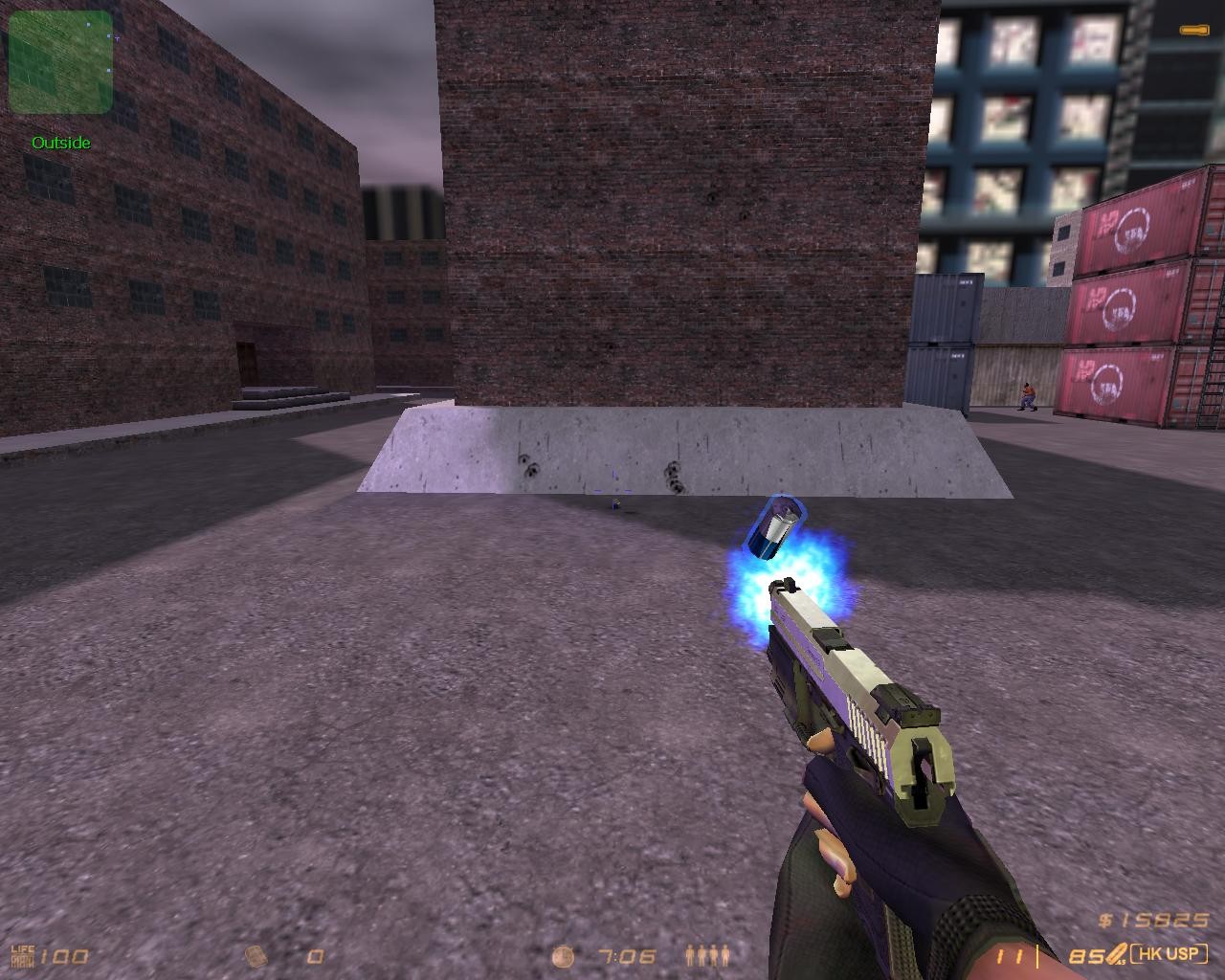Click the ejected shell casing above the gun
The height and width of the screenshot is (980, 1225).
point(777,523)
